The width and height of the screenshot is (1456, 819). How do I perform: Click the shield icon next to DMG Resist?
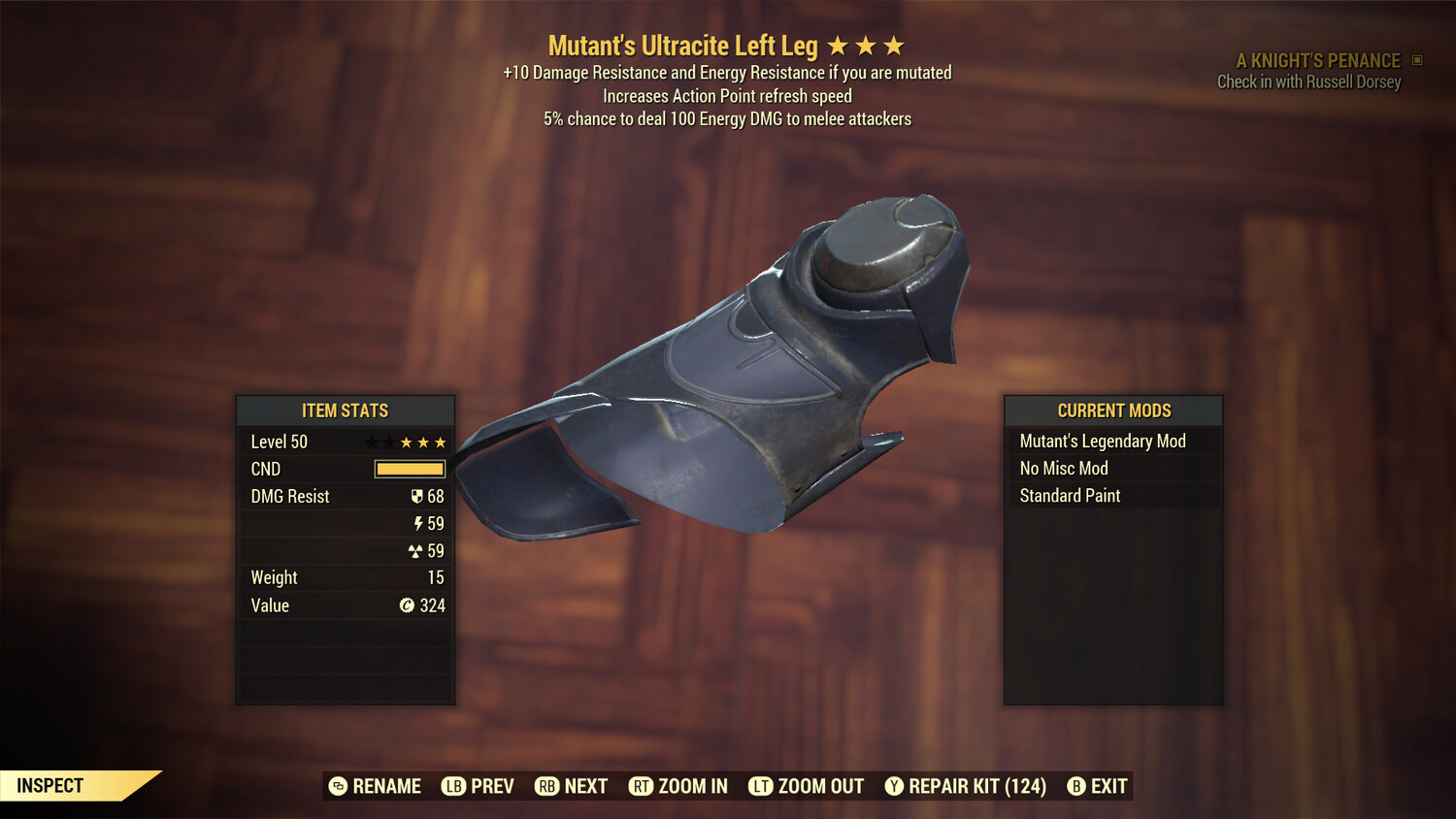[419, 496]
